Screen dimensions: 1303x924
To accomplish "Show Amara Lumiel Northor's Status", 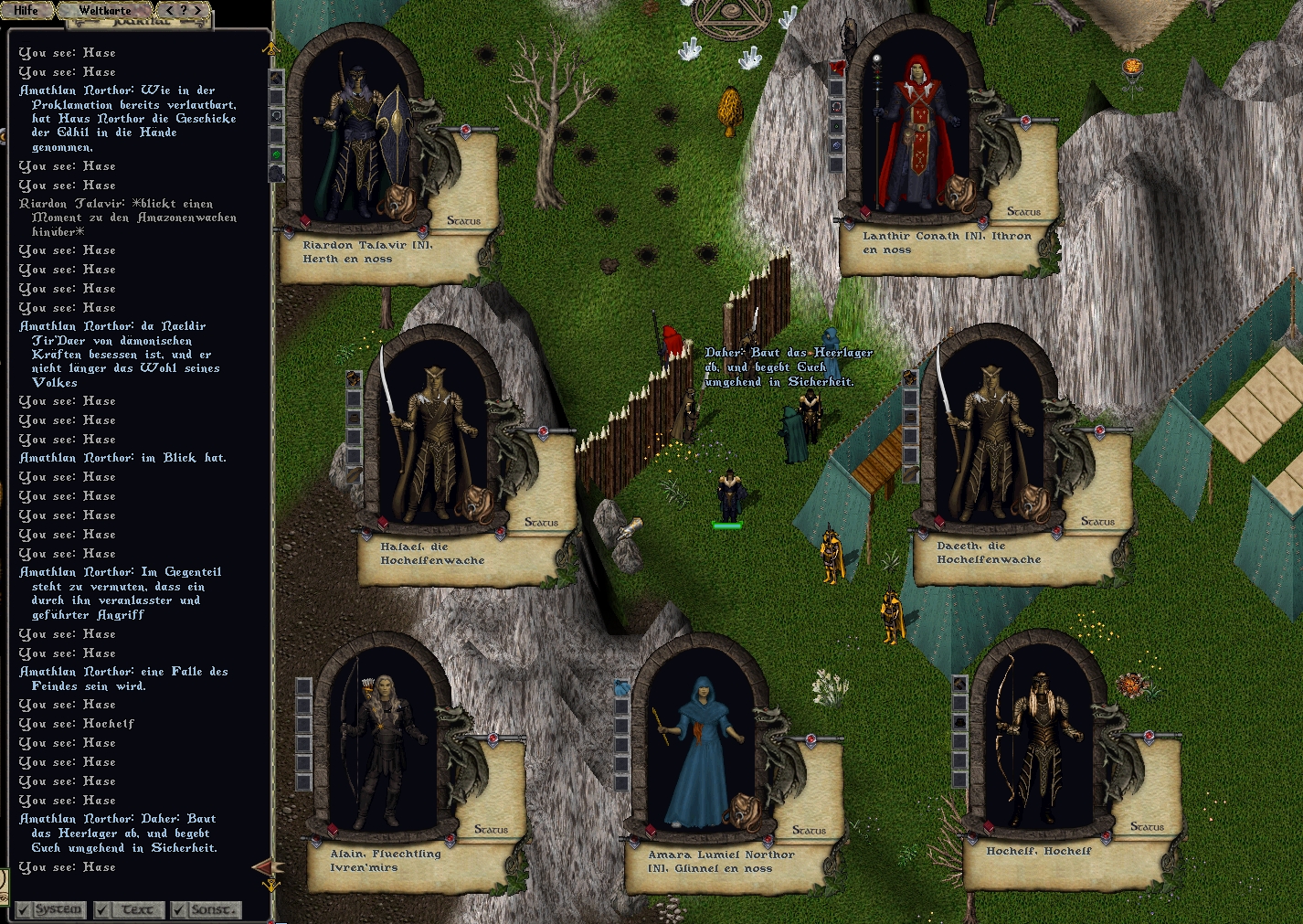I will pos(809,830).
